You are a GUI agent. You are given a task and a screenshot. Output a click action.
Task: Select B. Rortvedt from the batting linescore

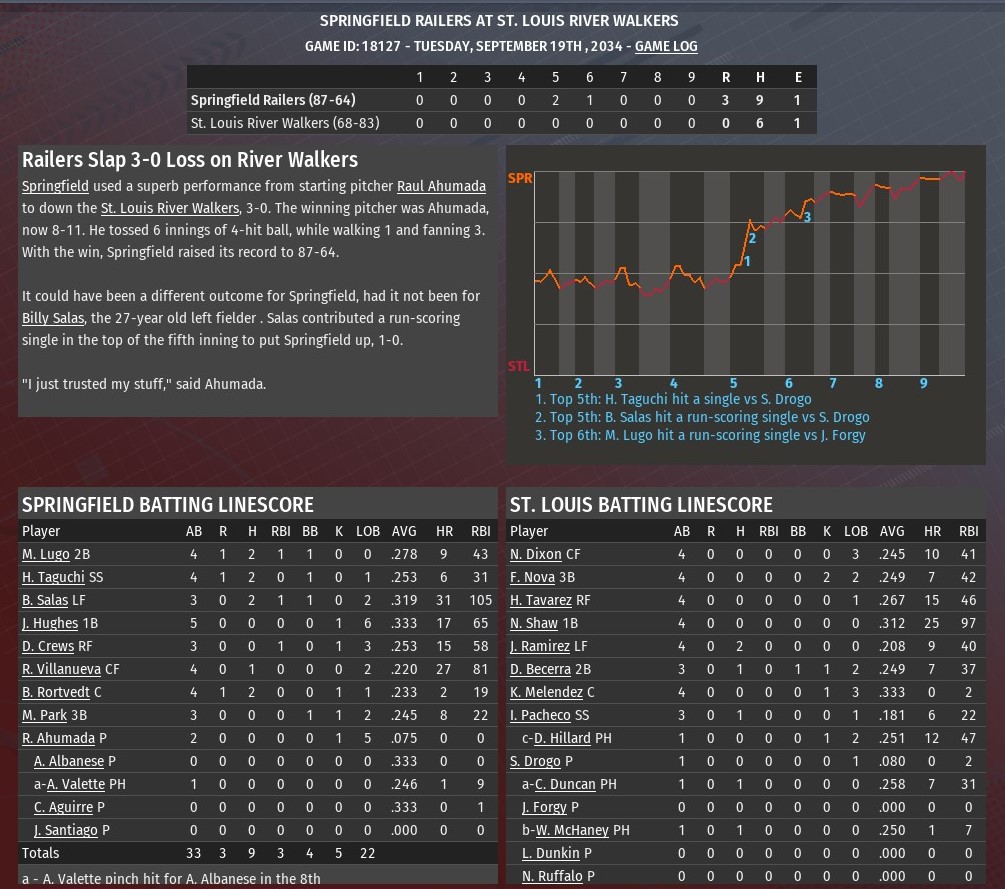[x=56, y=692]
